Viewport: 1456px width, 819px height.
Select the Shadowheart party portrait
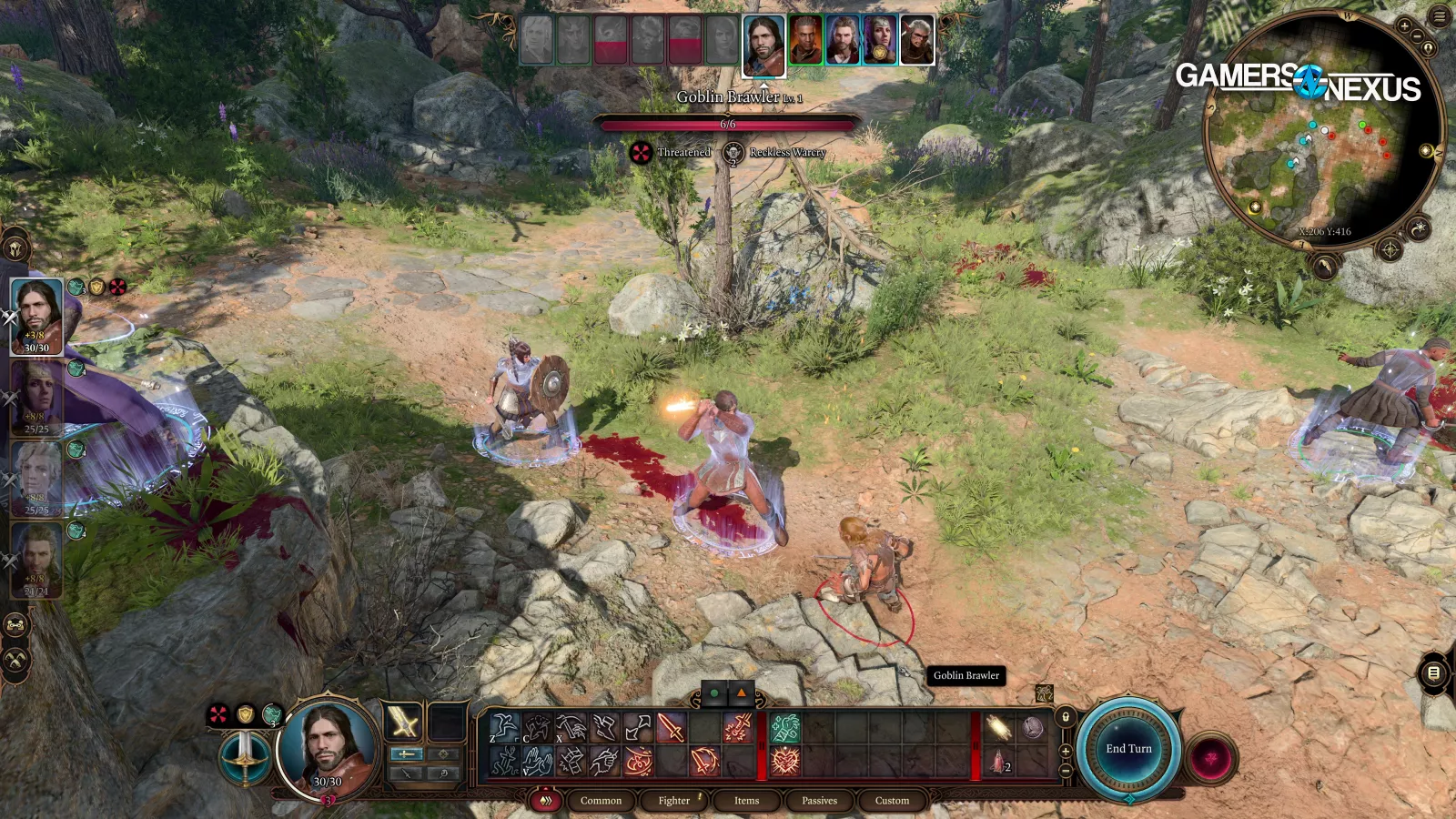[37, 397]
